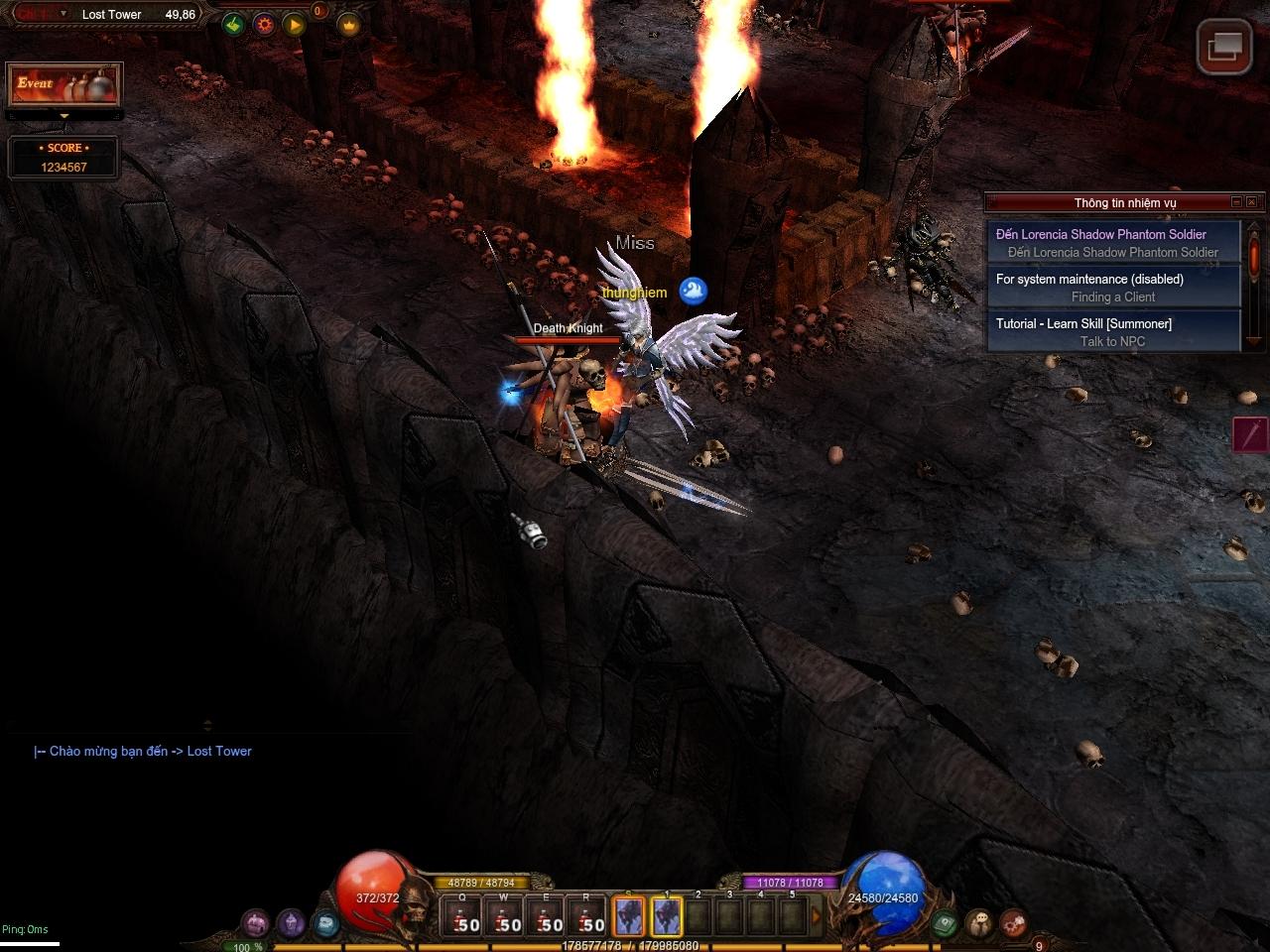Click the window toggle button at top right
The width and height of the screenshot is (1270, 952).
point(1223,46)
